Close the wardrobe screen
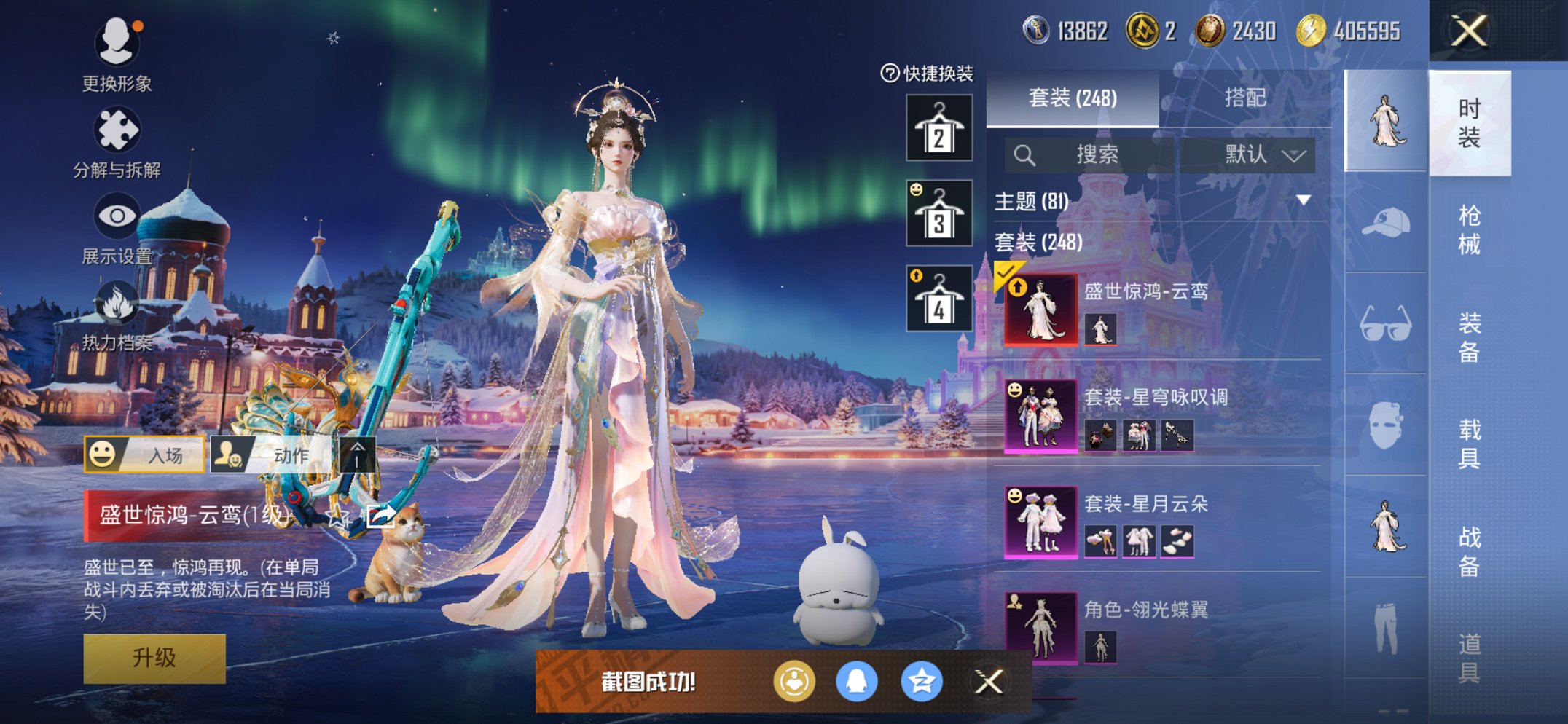The width and height of the screenshot is (1568, 724). (x=1468, y=31)
